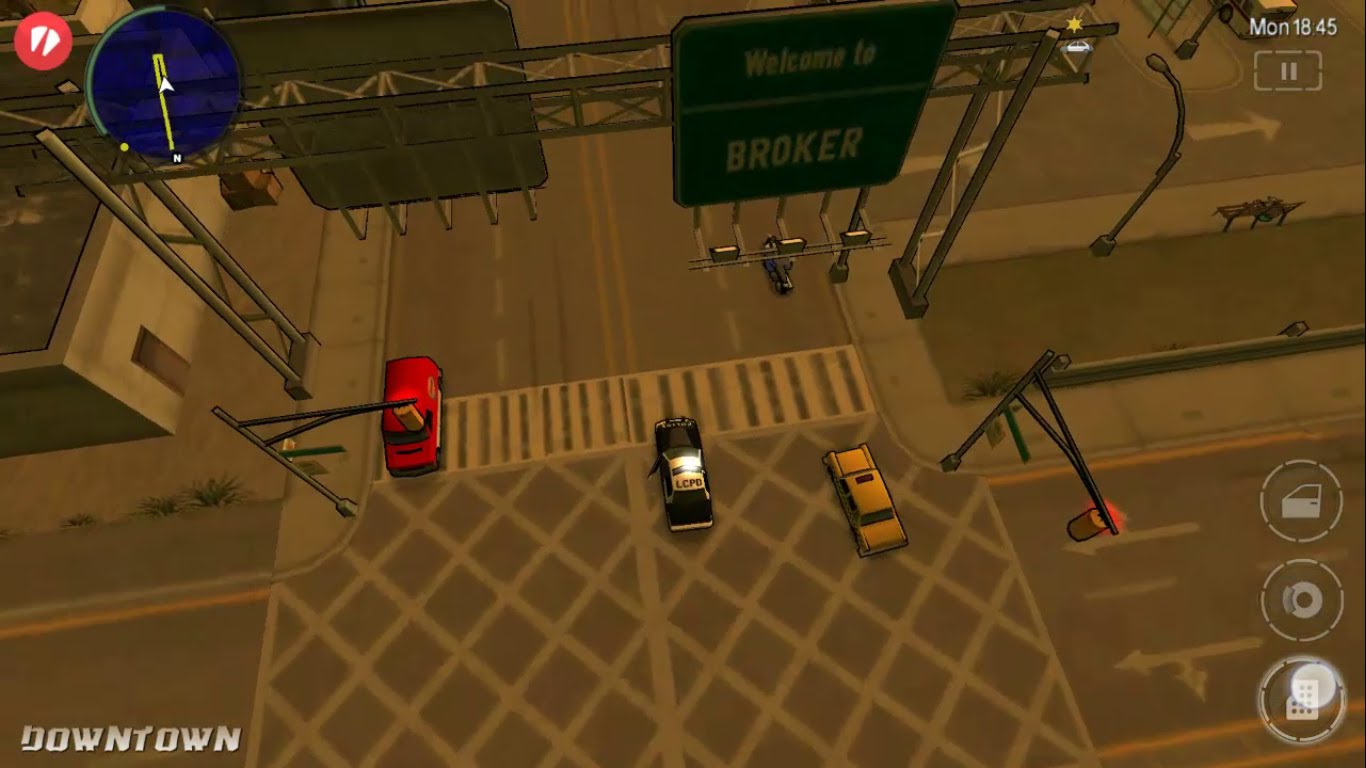Select the handbrake icon
The image size is (1366, 768).
click(x=1300, y=599)
